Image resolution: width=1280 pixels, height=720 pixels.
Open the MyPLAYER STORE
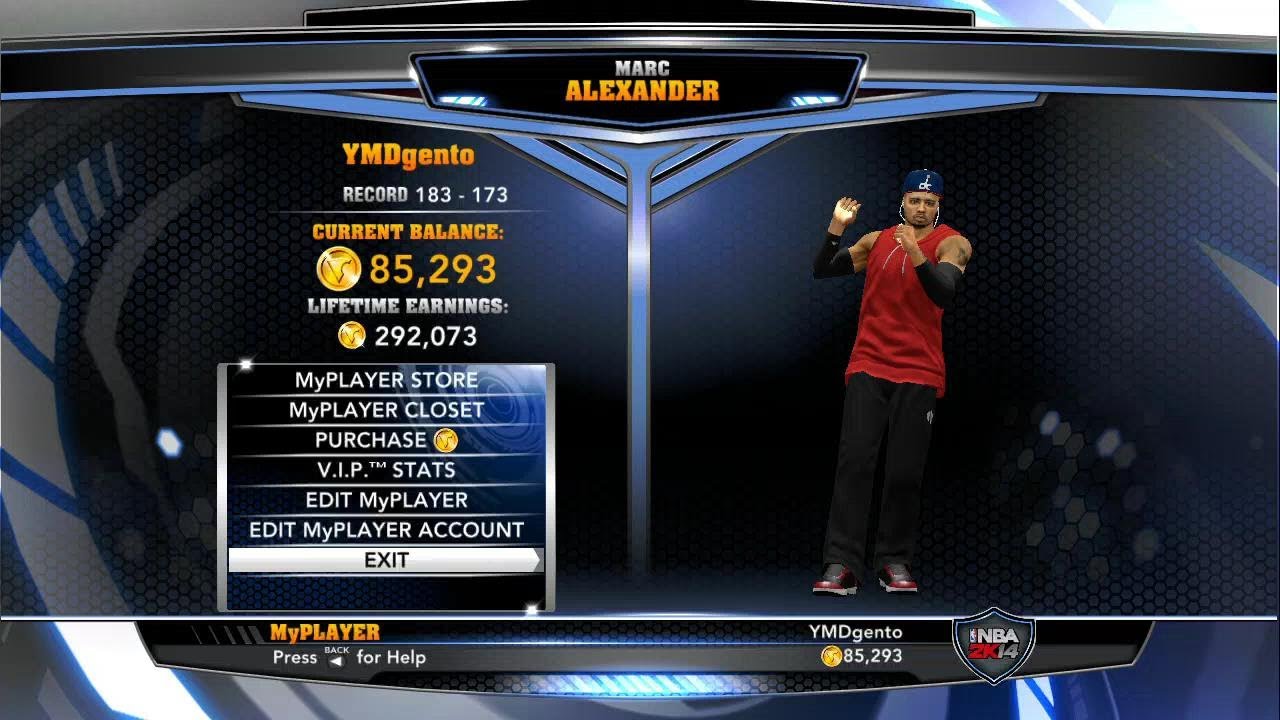pos(386,380)
